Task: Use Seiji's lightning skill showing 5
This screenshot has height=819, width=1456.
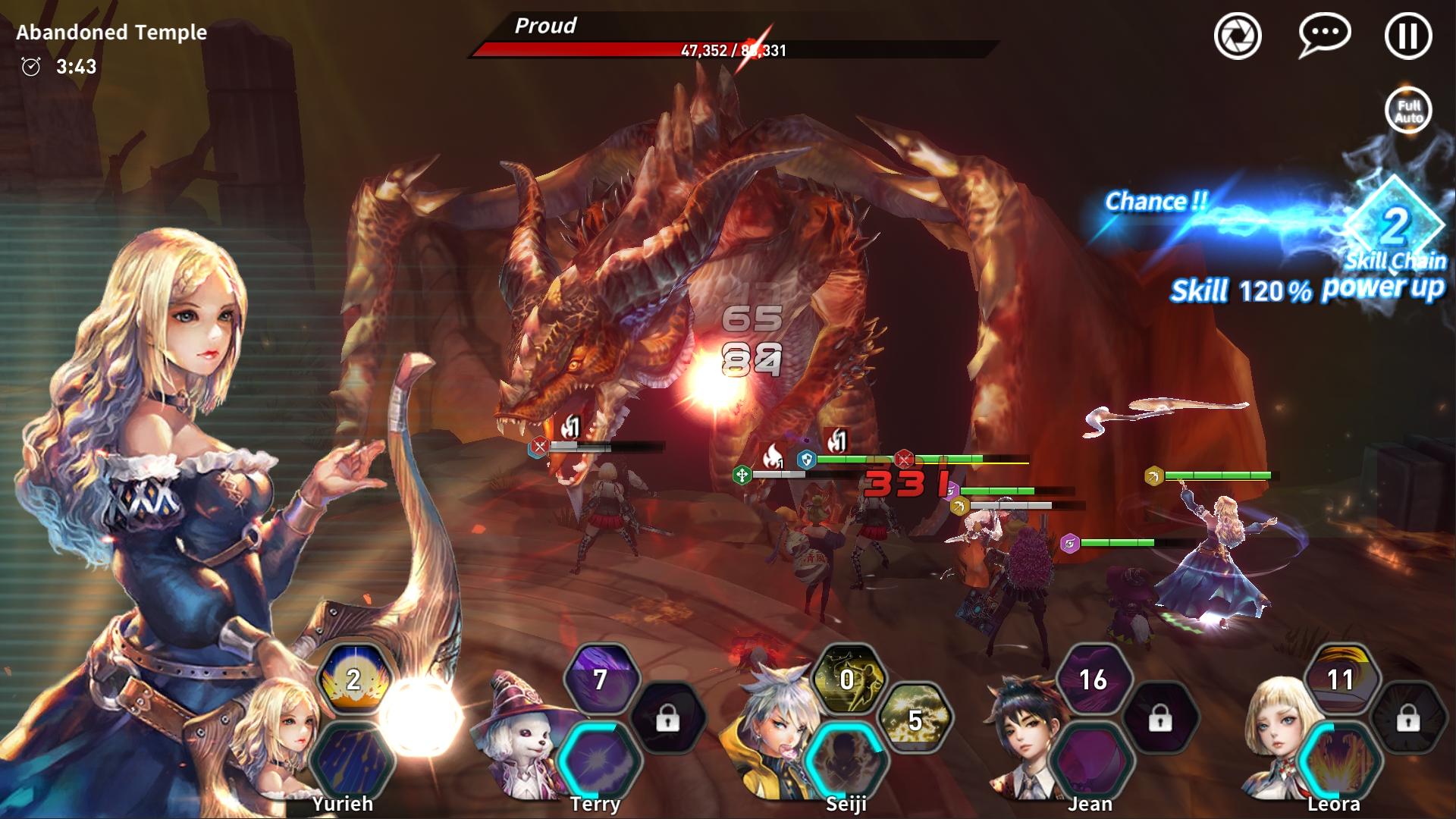Action: coord(915,720)
